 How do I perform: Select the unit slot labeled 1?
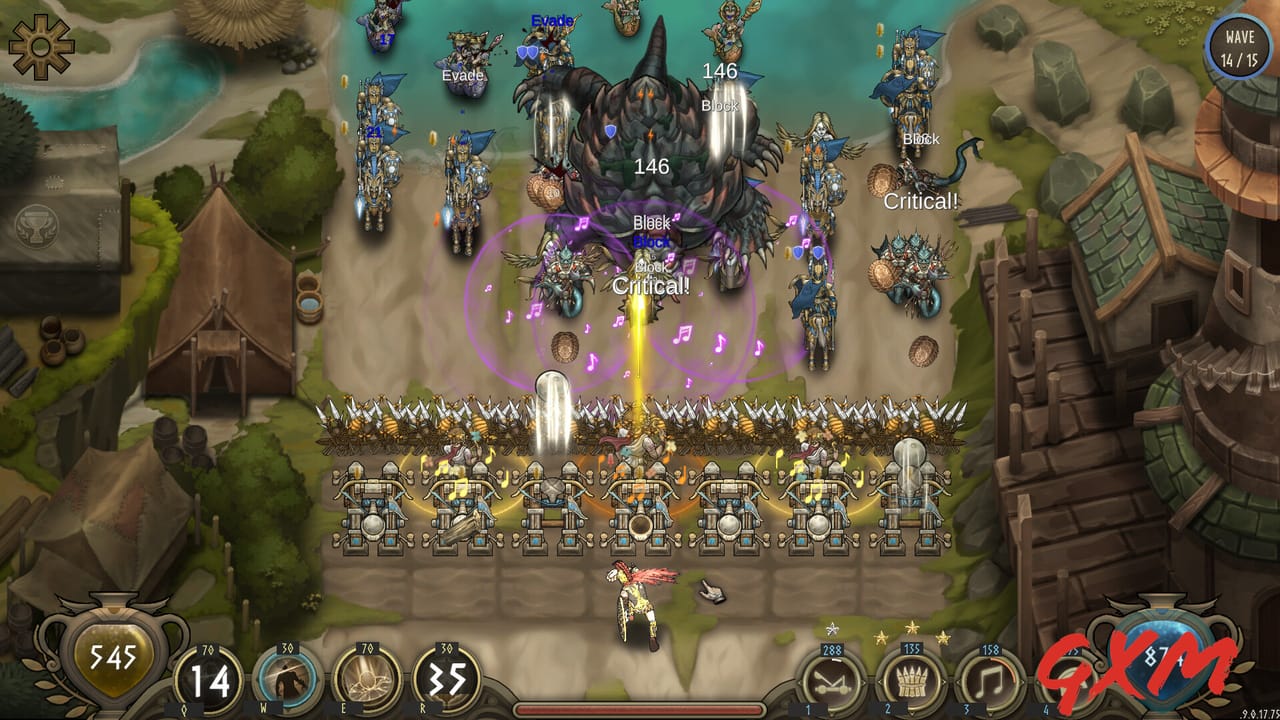[808, 708]
